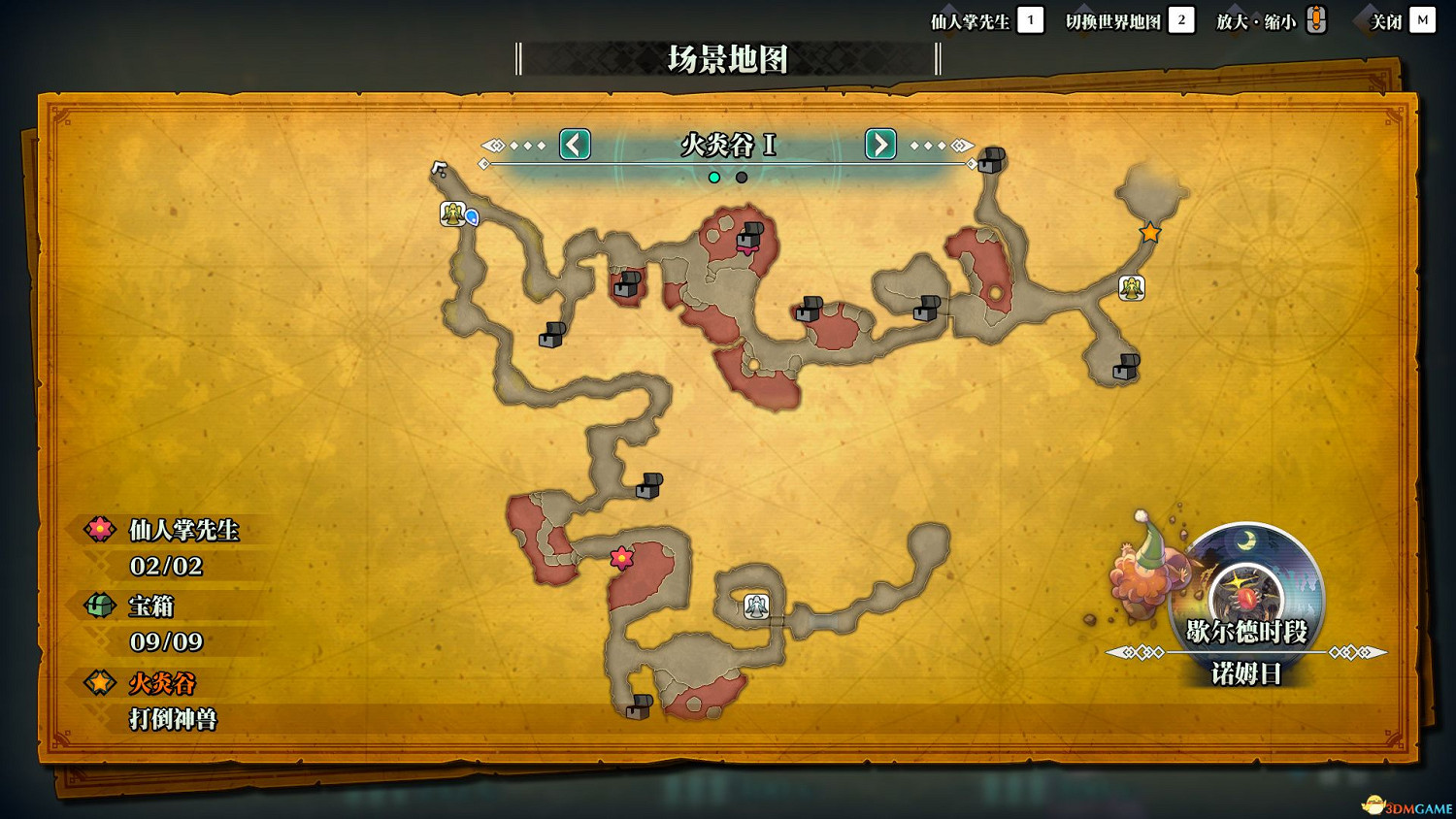Click the cactus icon beside the 仙人掌先生 counter
Image resolution: width=1456 pixels, height=819 pixels.
coord(98,531)
